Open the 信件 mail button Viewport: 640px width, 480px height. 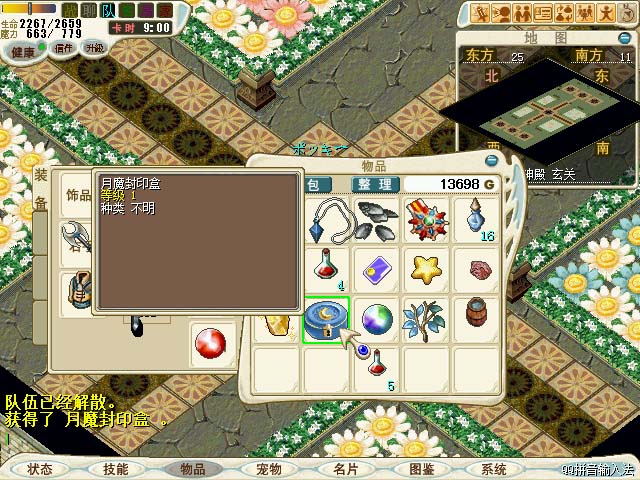[62, 48]
